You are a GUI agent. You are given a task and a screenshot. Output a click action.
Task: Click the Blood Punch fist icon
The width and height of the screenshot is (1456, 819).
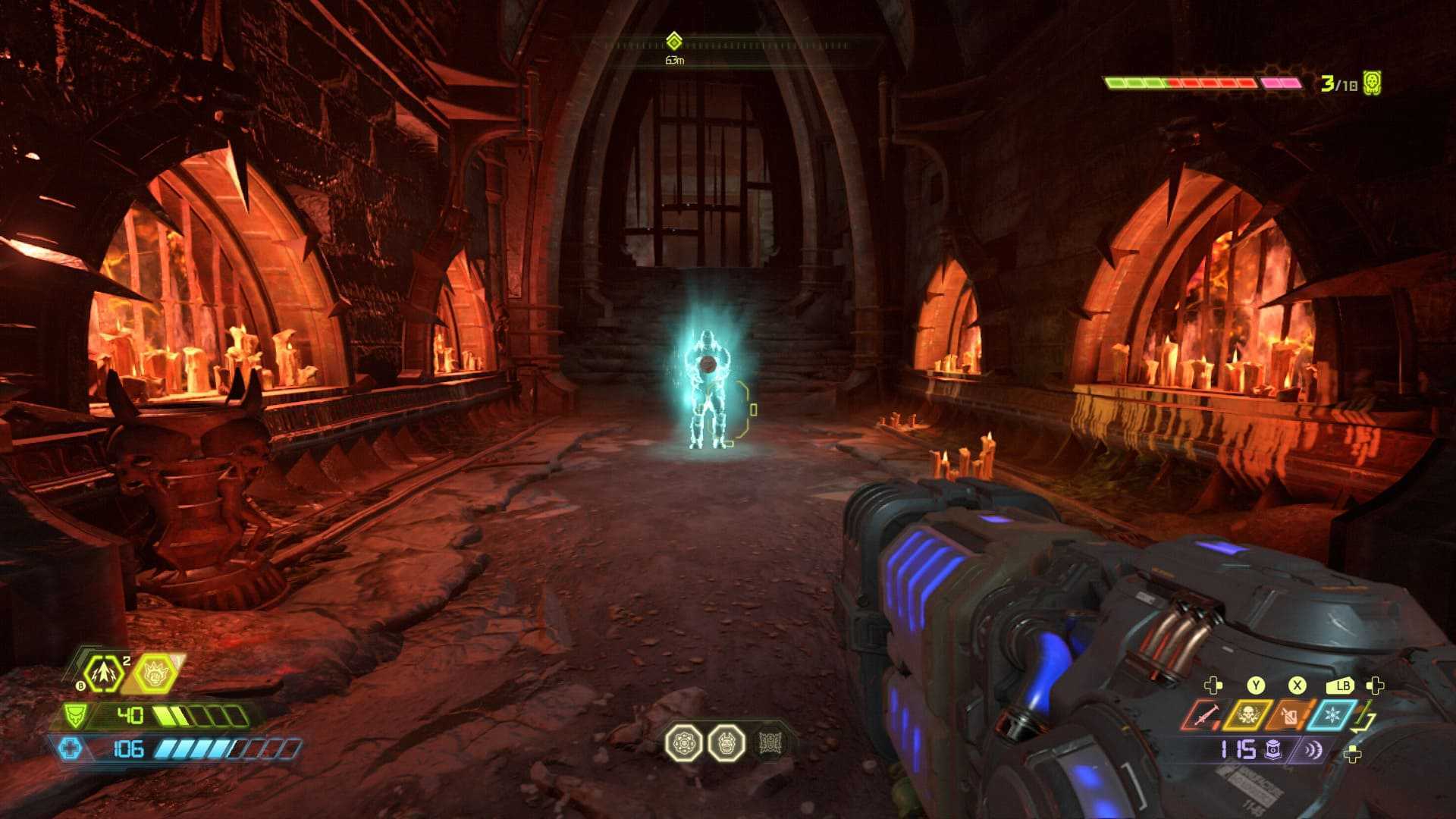click(x=155, y=673)
